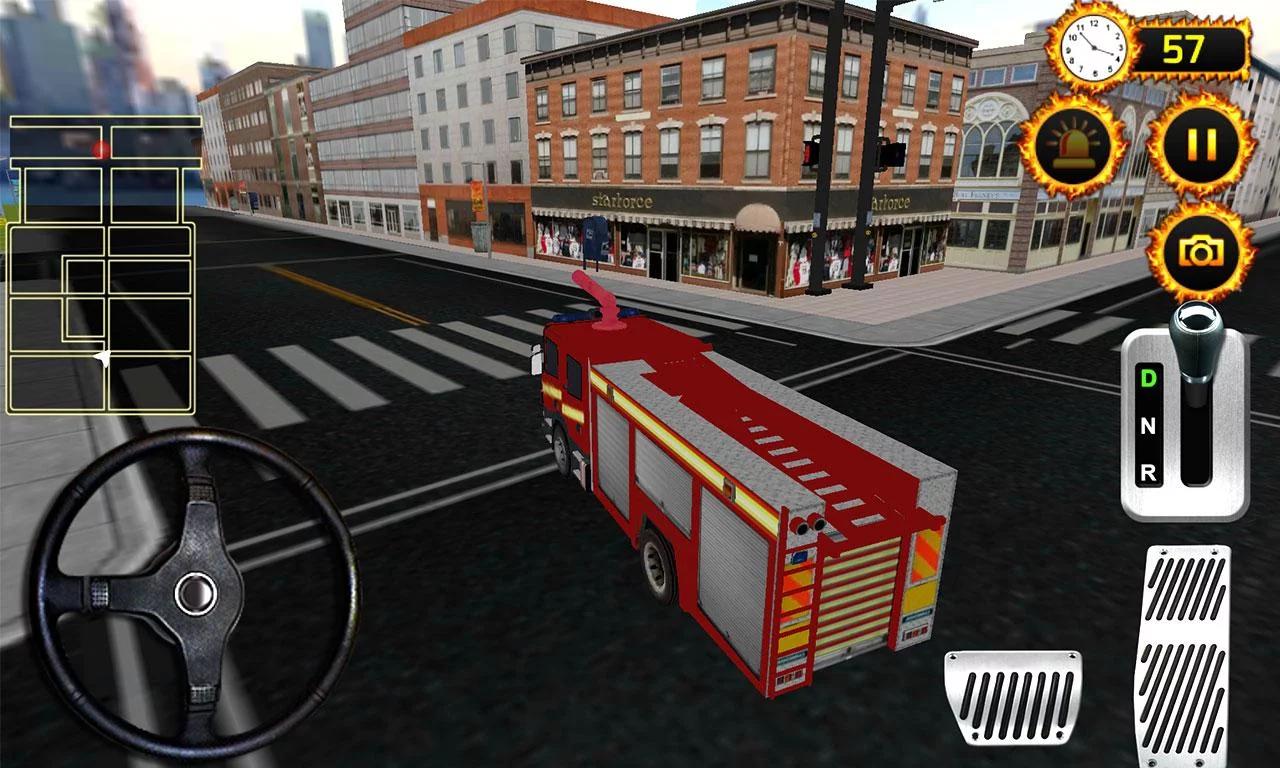Open the street grid minimap
Image resolution: width=1280 pixels, height=768 pixels.
102,264
